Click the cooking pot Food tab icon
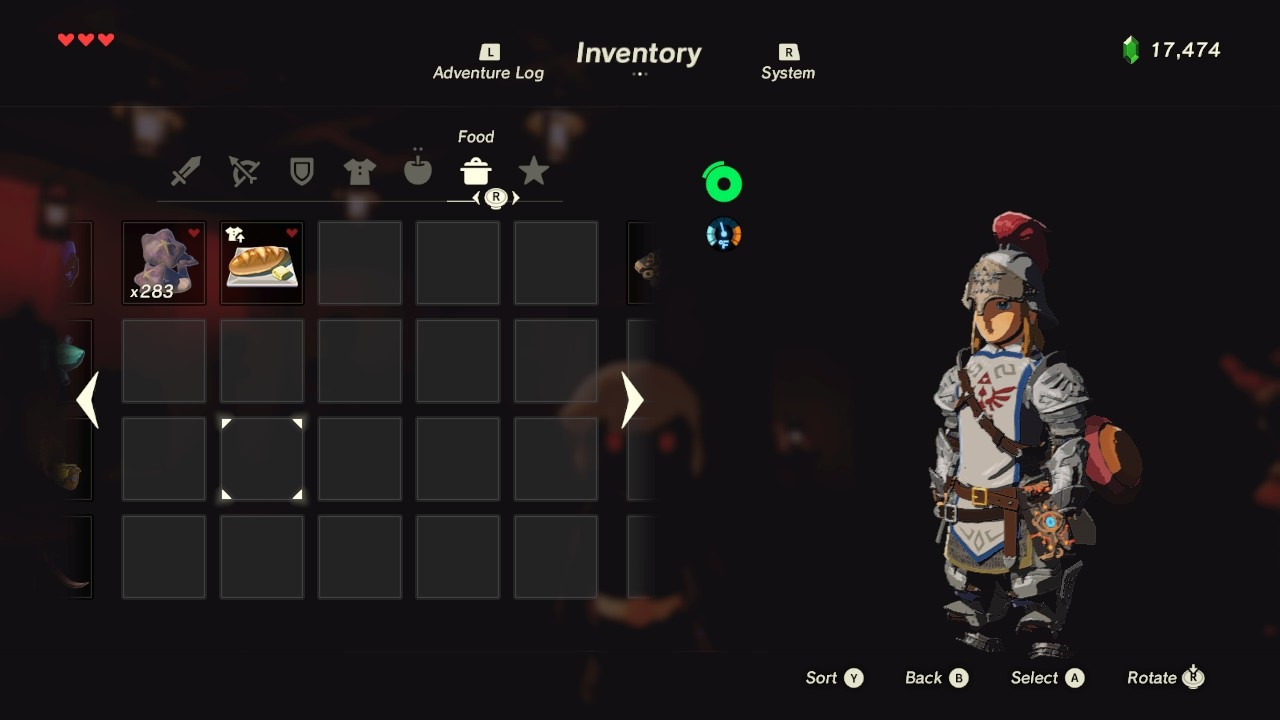 (475, 171)
